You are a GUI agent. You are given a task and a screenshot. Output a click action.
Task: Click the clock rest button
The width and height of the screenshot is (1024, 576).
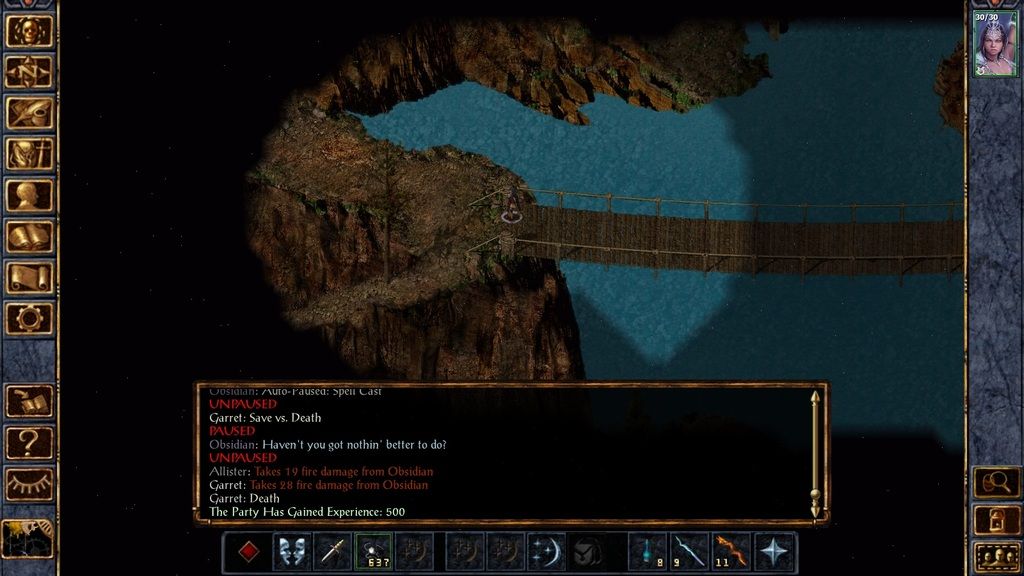pos(27,538)
